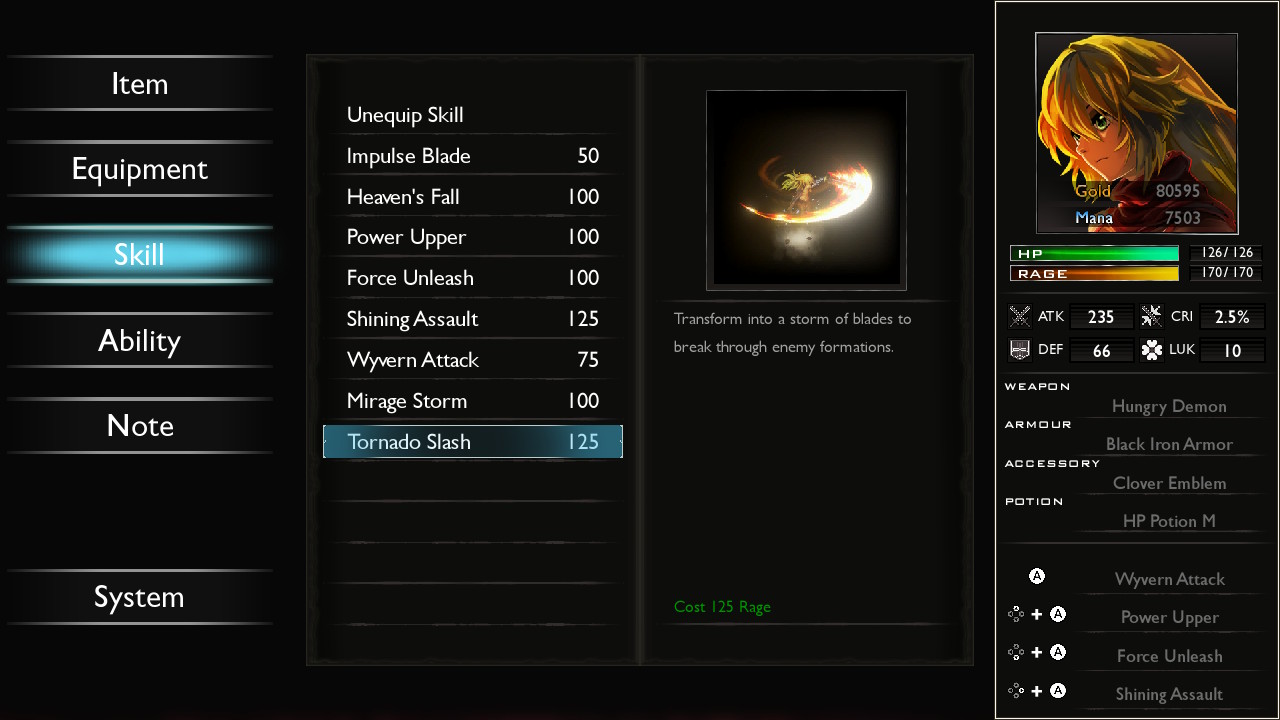Choose Unequip Skill from the list
This screenshot has height=720, width=1280.
pyautogui.click(x=472, y=115)
